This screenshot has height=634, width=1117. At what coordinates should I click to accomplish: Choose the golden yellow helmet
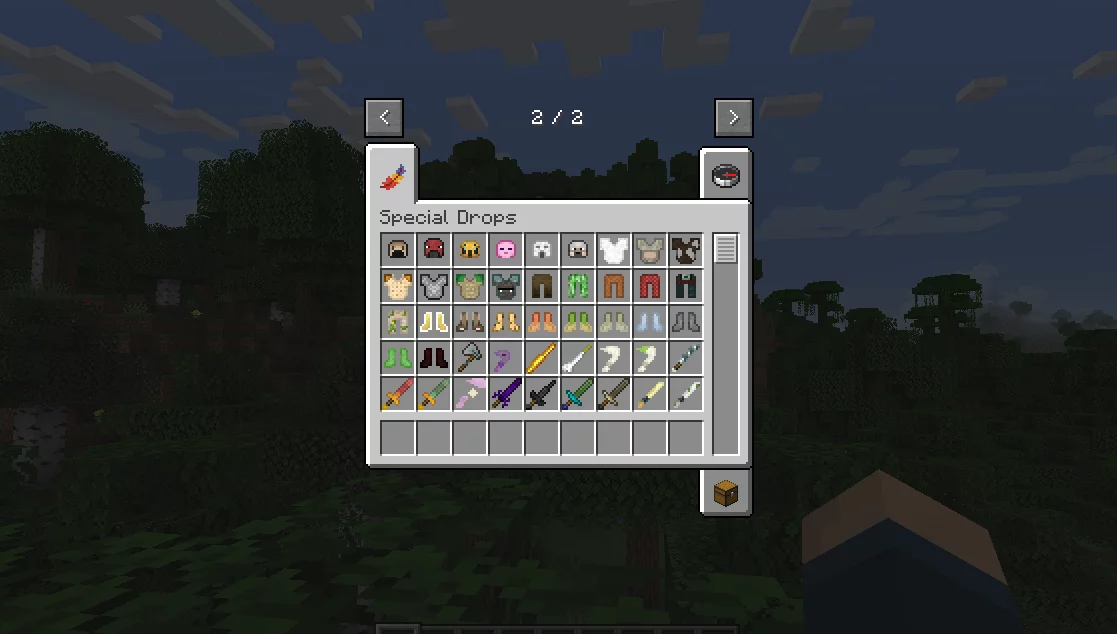(x=469, y=250)
